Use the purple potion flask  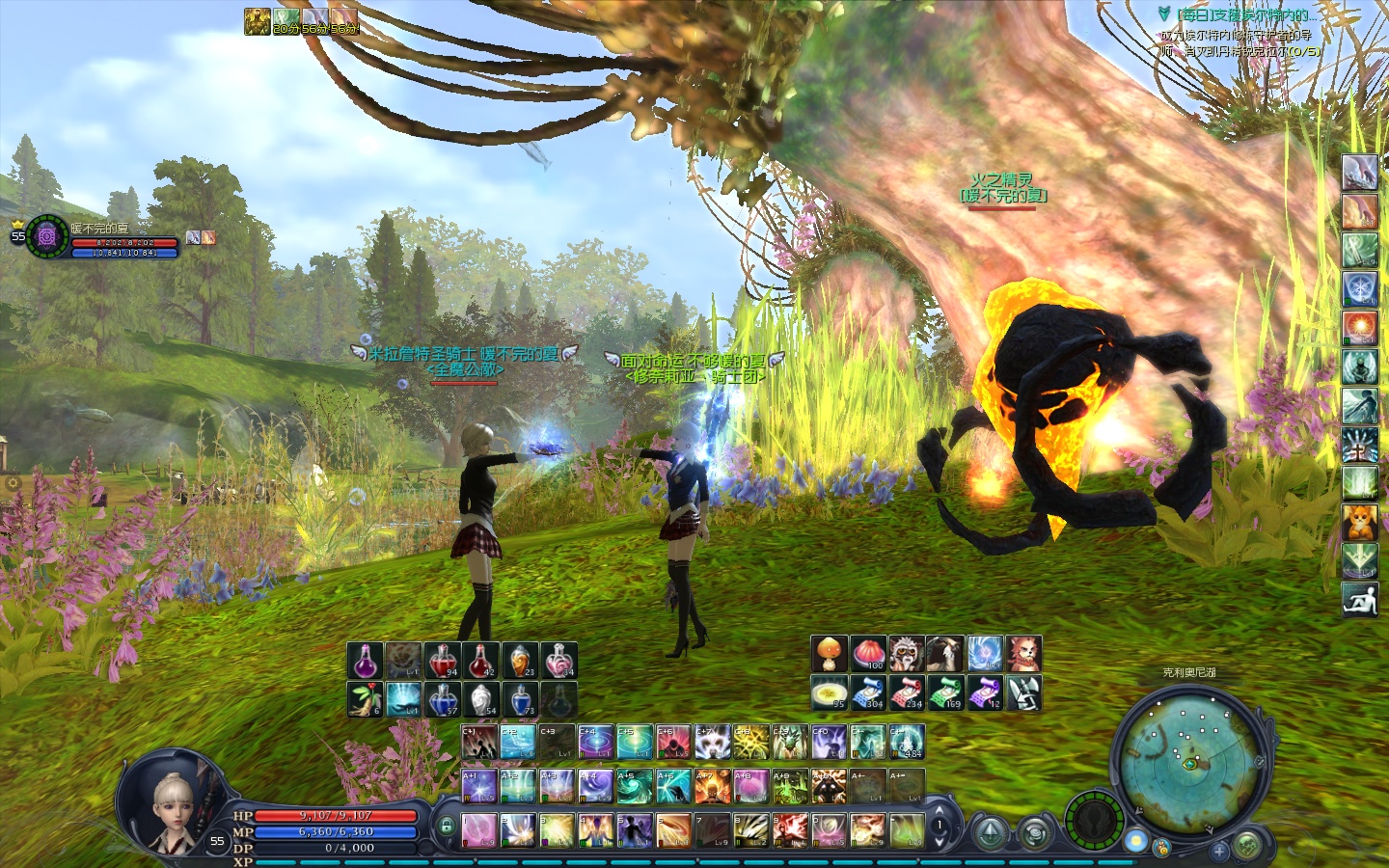coord(366,661)
